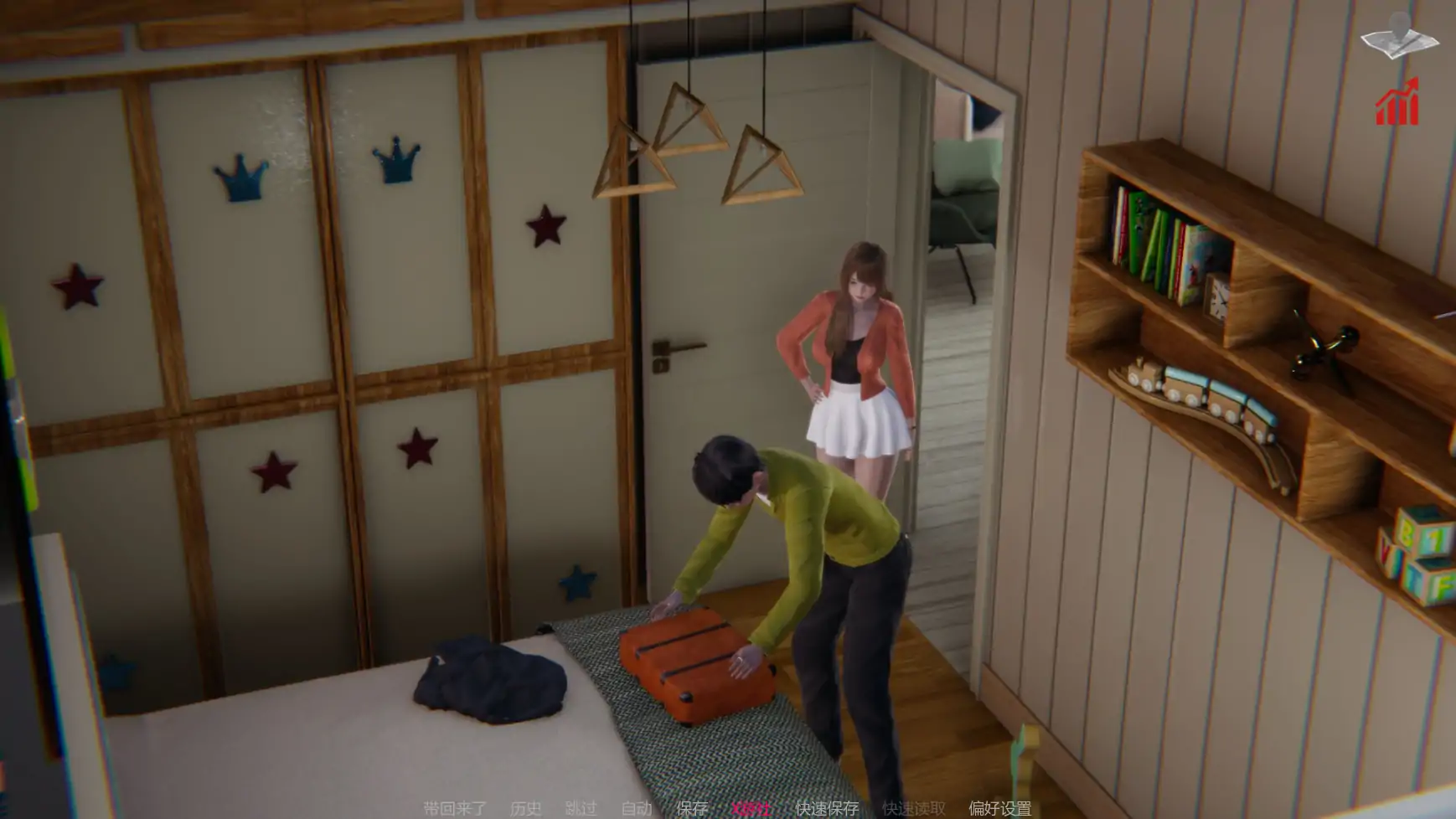Viewport: 1456px width, 819px height.
Task: Activate 跳过 to skip dialogue
Action: [581, 808]
